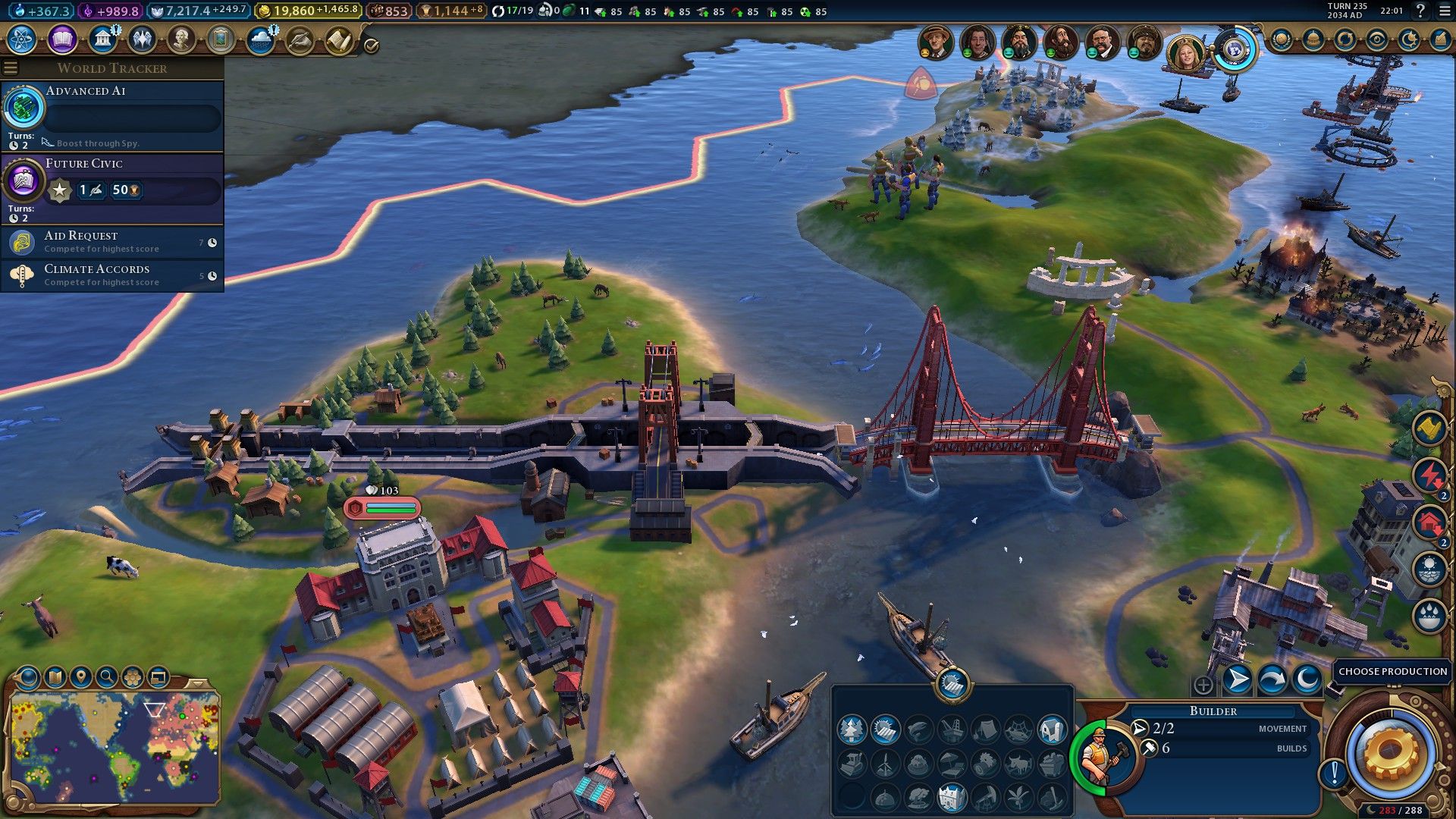Expand the unit panel with the plus button
1456x819 pixels.
1203,685
